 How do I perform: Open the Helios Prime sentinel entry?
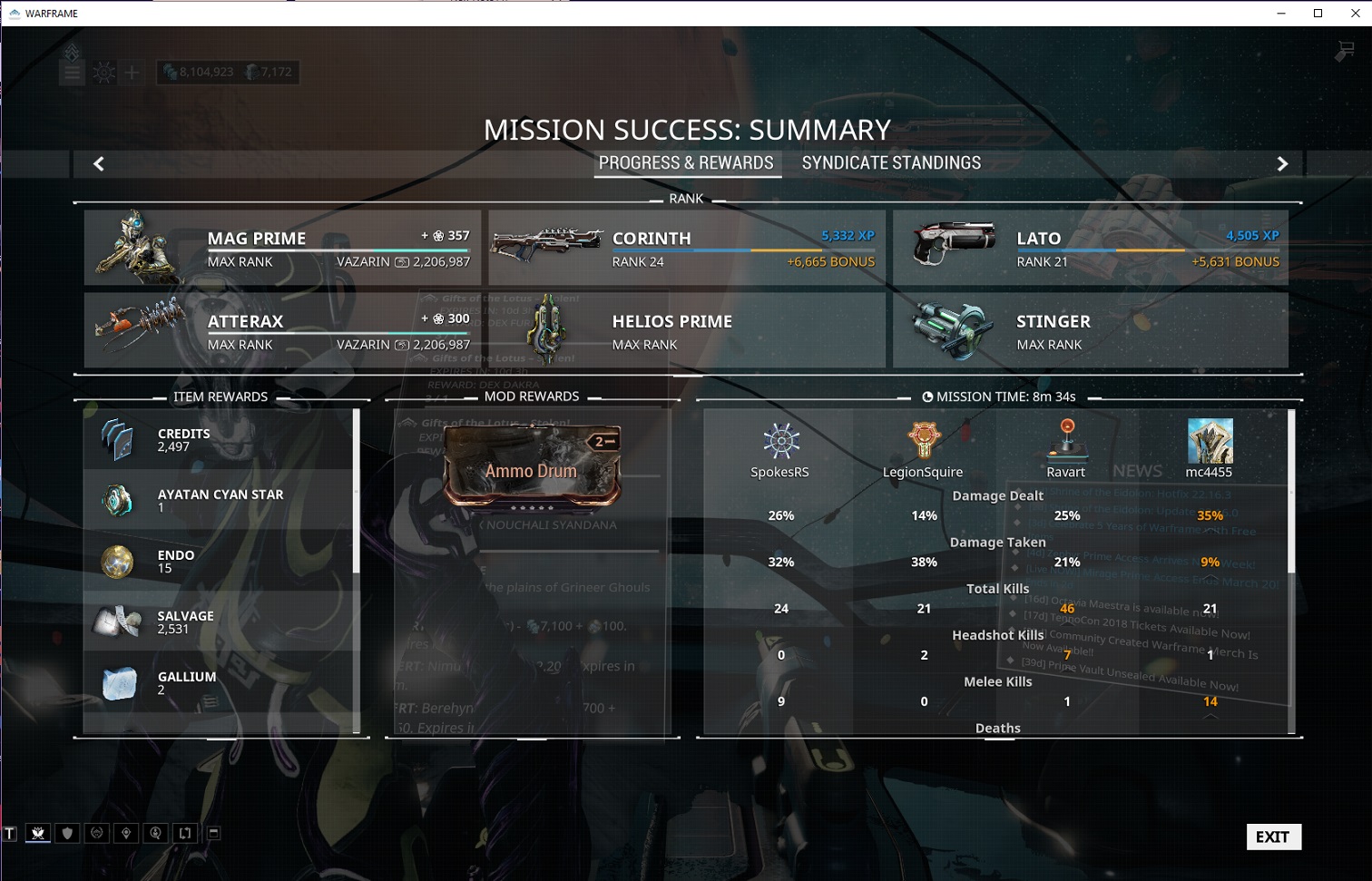coord(686,330)
